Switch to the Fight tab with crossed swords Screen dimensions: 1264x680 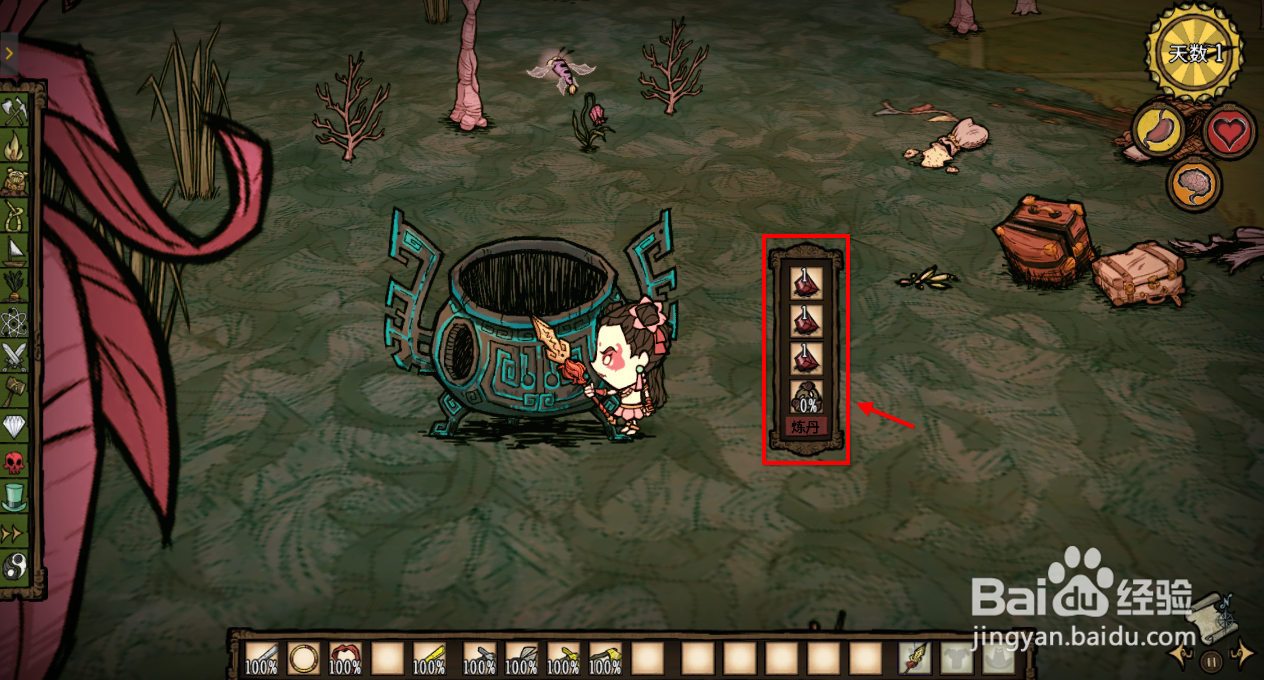click(15, 355)
